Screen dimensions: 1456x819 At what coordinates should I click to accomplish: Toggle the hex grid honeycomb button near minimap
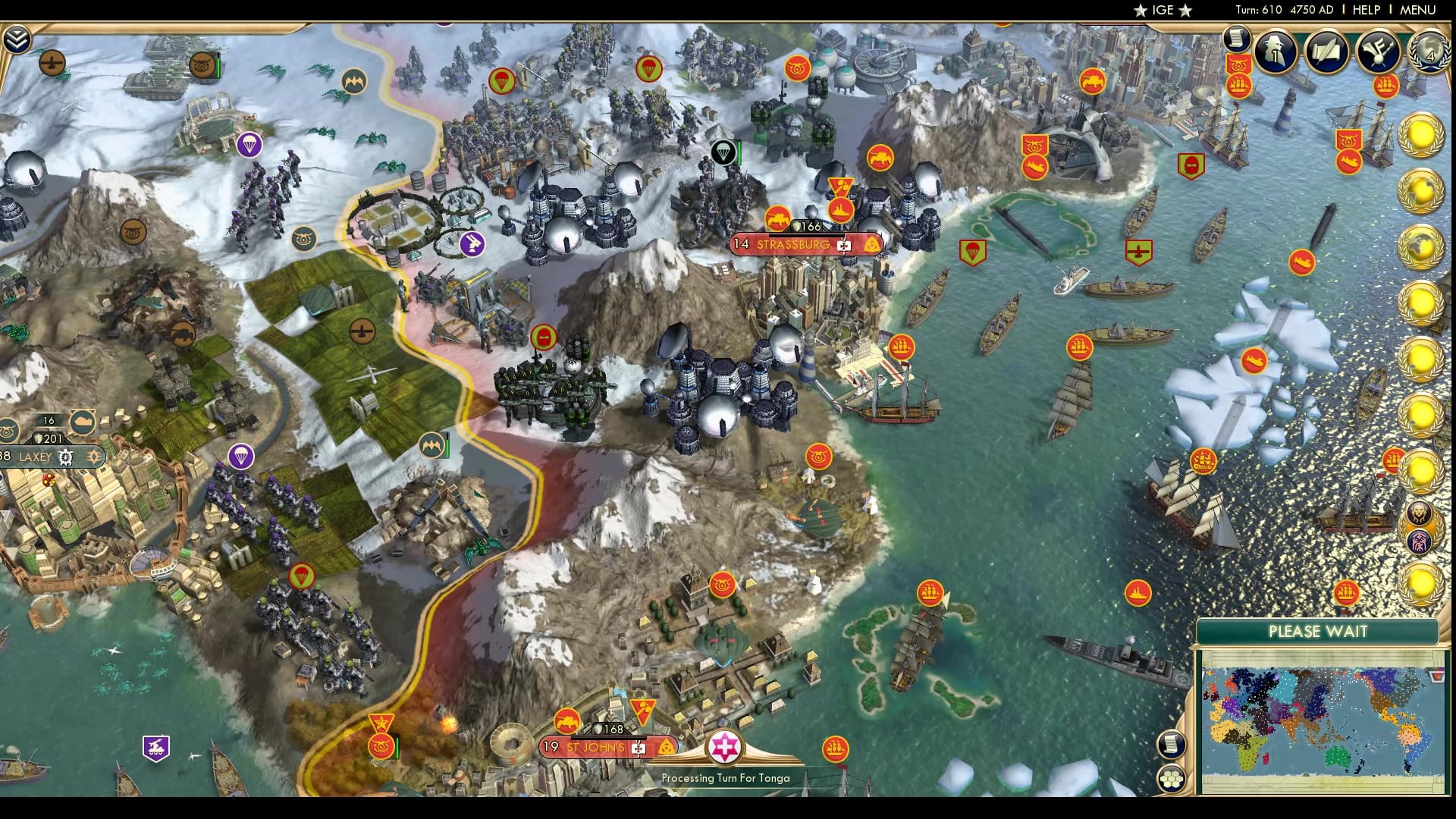click(1172, 777)
